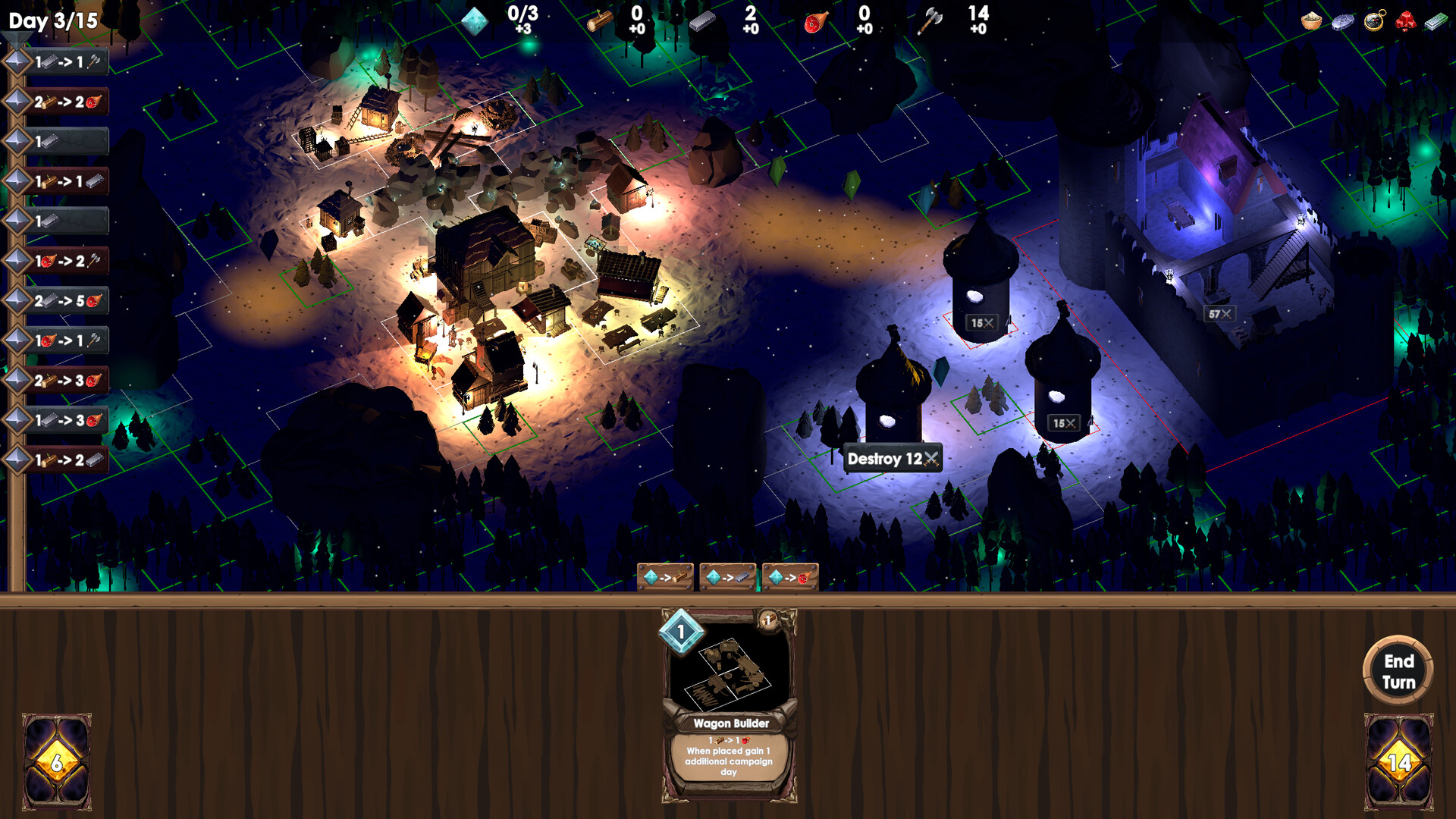Screen dimensions: 1456x819
Task: Select the 1 stone to 1 axe trade
Action: tap(67, 62)
